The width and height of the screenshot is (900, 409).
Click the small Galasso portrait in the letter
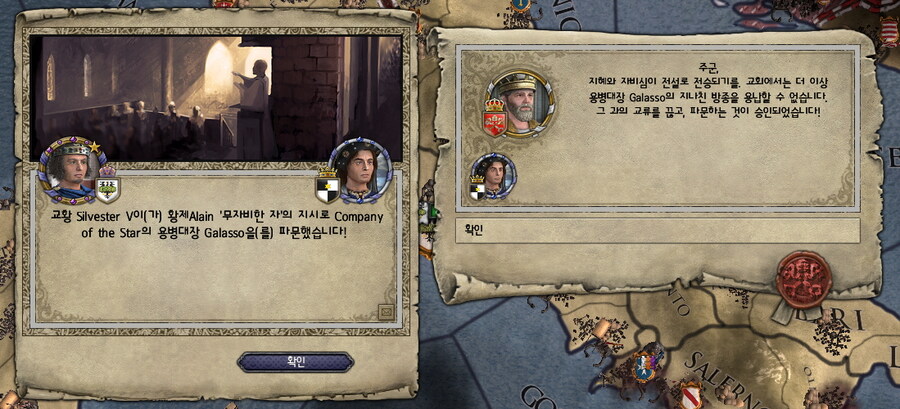493,175
